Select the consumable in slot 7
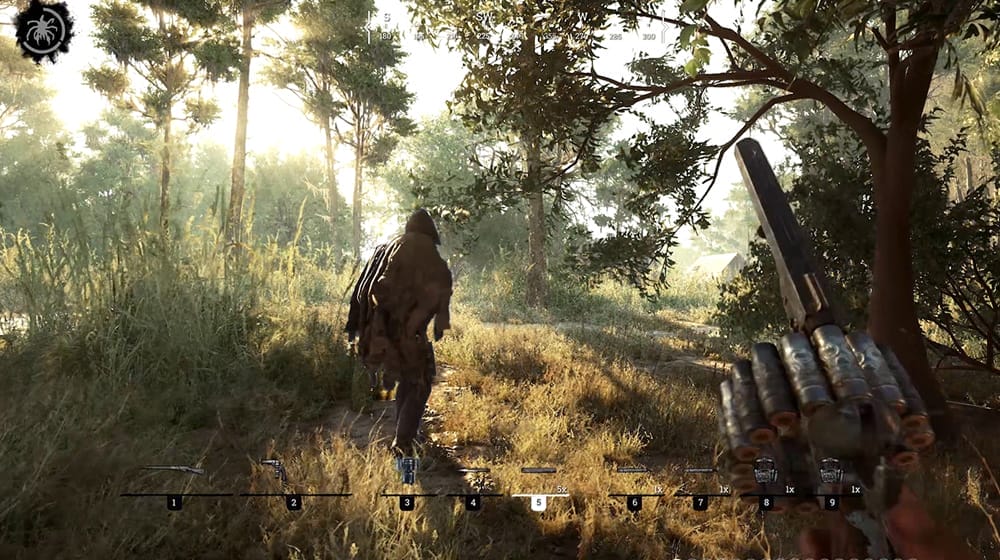This screenshot has width=1000, height=560. 700,471
